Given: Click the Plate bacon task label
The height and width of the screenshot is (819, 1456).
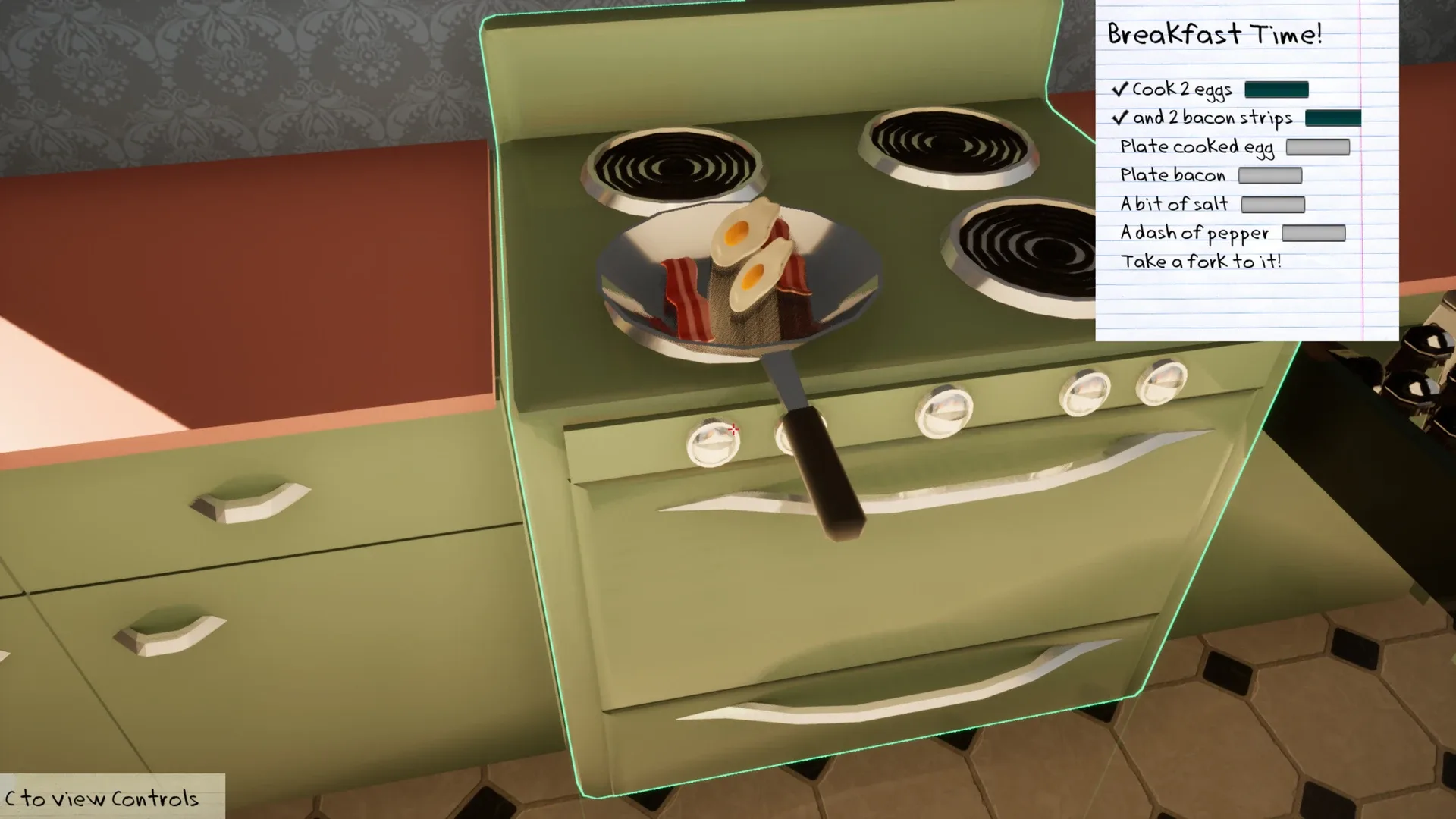Looking at the screenshot, I should tap(1172, 175).
